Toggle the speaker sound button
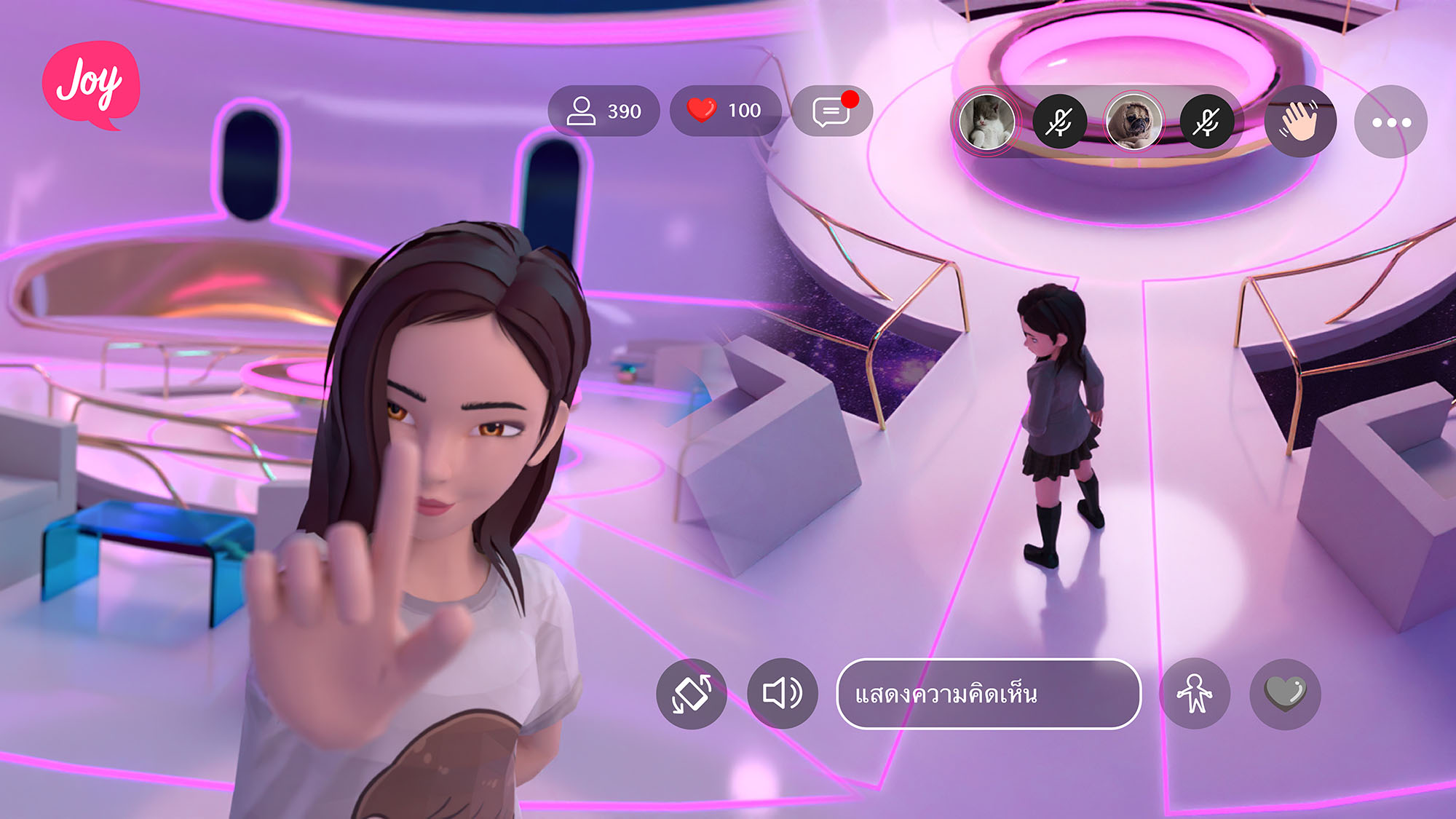The height and width of the screenshot is (819, 1456). (x=783, y=694)
